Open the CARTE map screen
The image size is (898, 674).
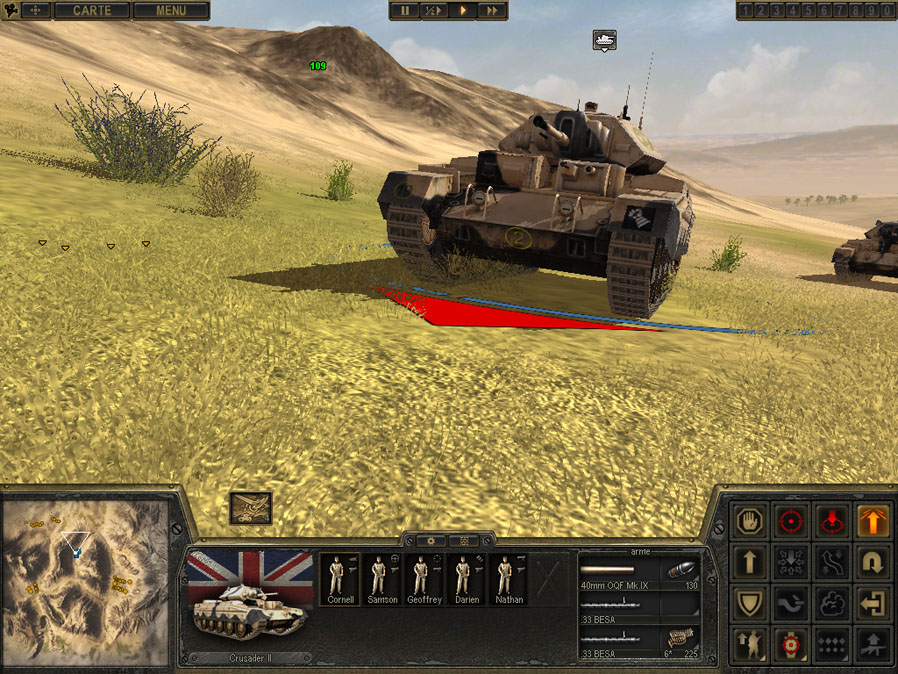coord(92,11)
